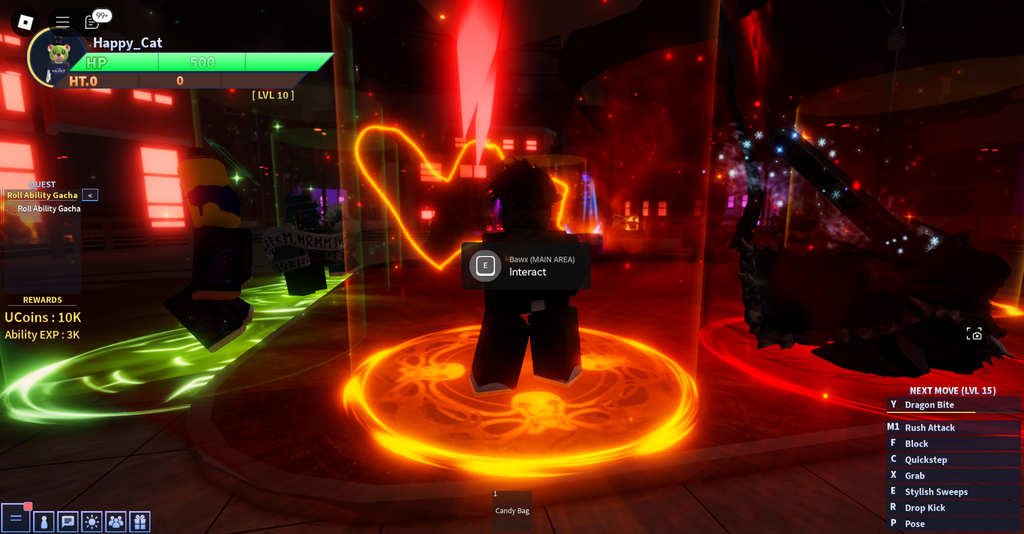Select the Roll Ability Gacha quest title
The height and width of the screenshot is (534, 1024).
coord(41,195)
